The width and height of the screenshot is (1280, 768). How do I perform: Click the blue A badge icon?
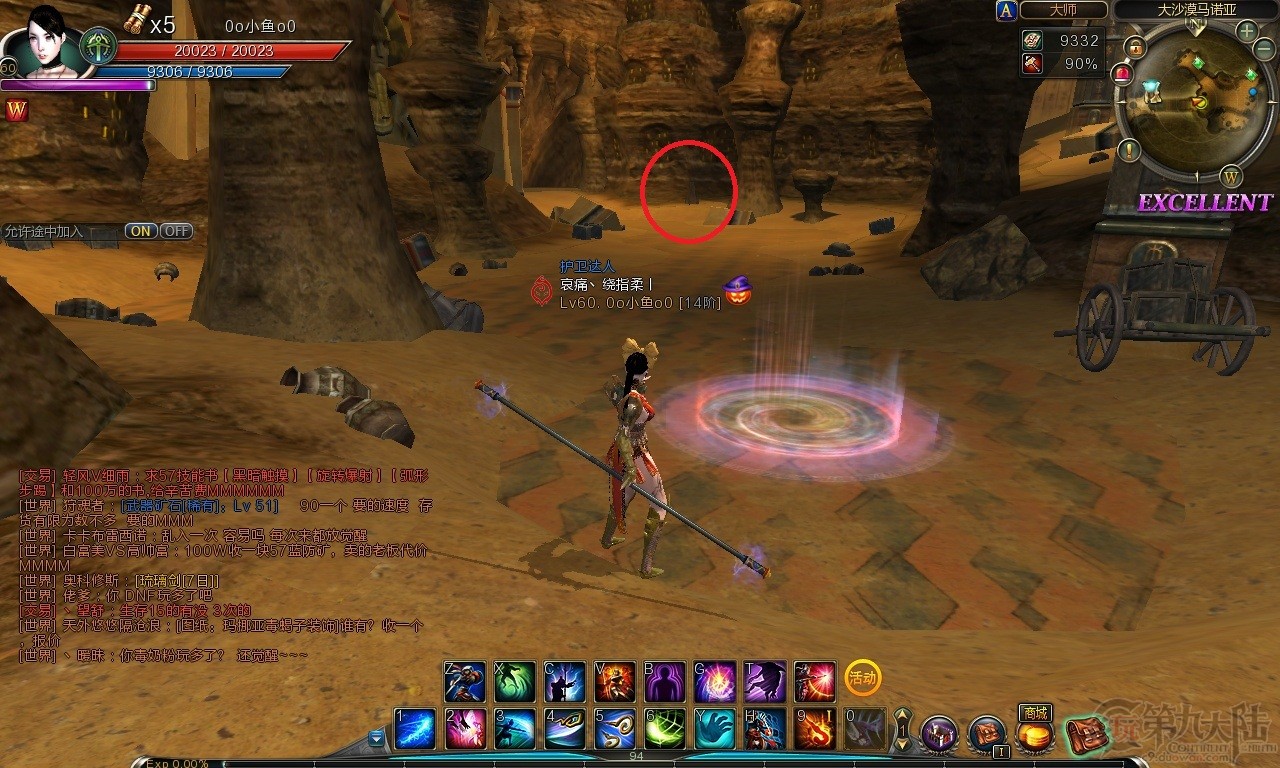pos(1005,10)
